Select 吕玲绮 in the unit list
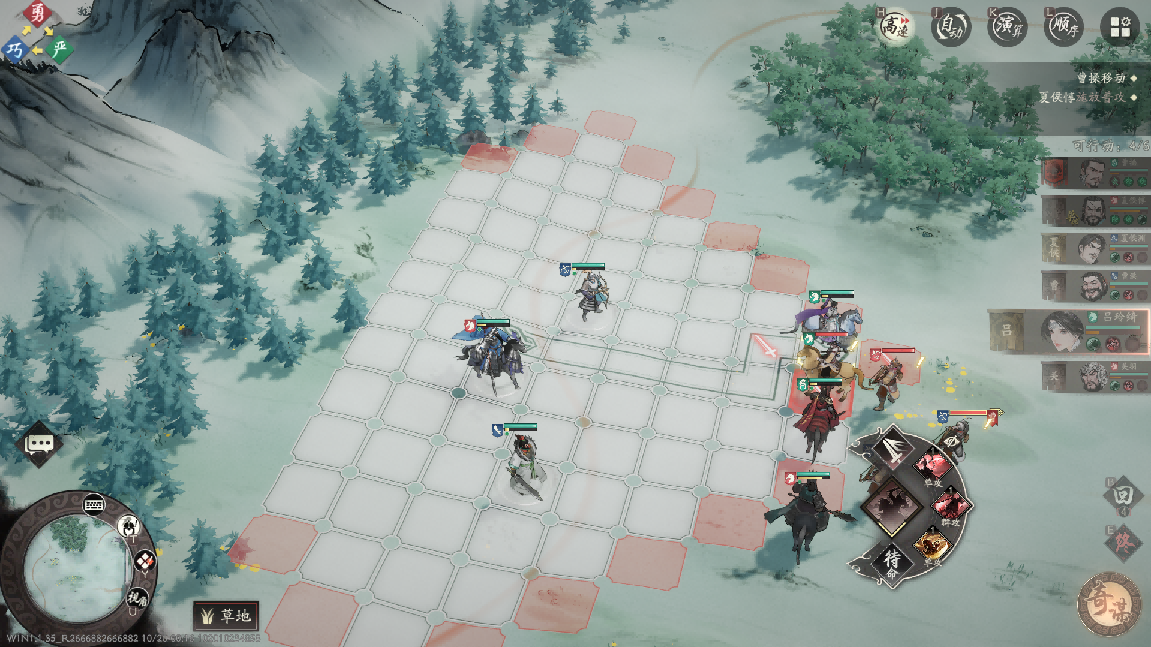The image size is (1151, 647). (x=1068, y=331)
